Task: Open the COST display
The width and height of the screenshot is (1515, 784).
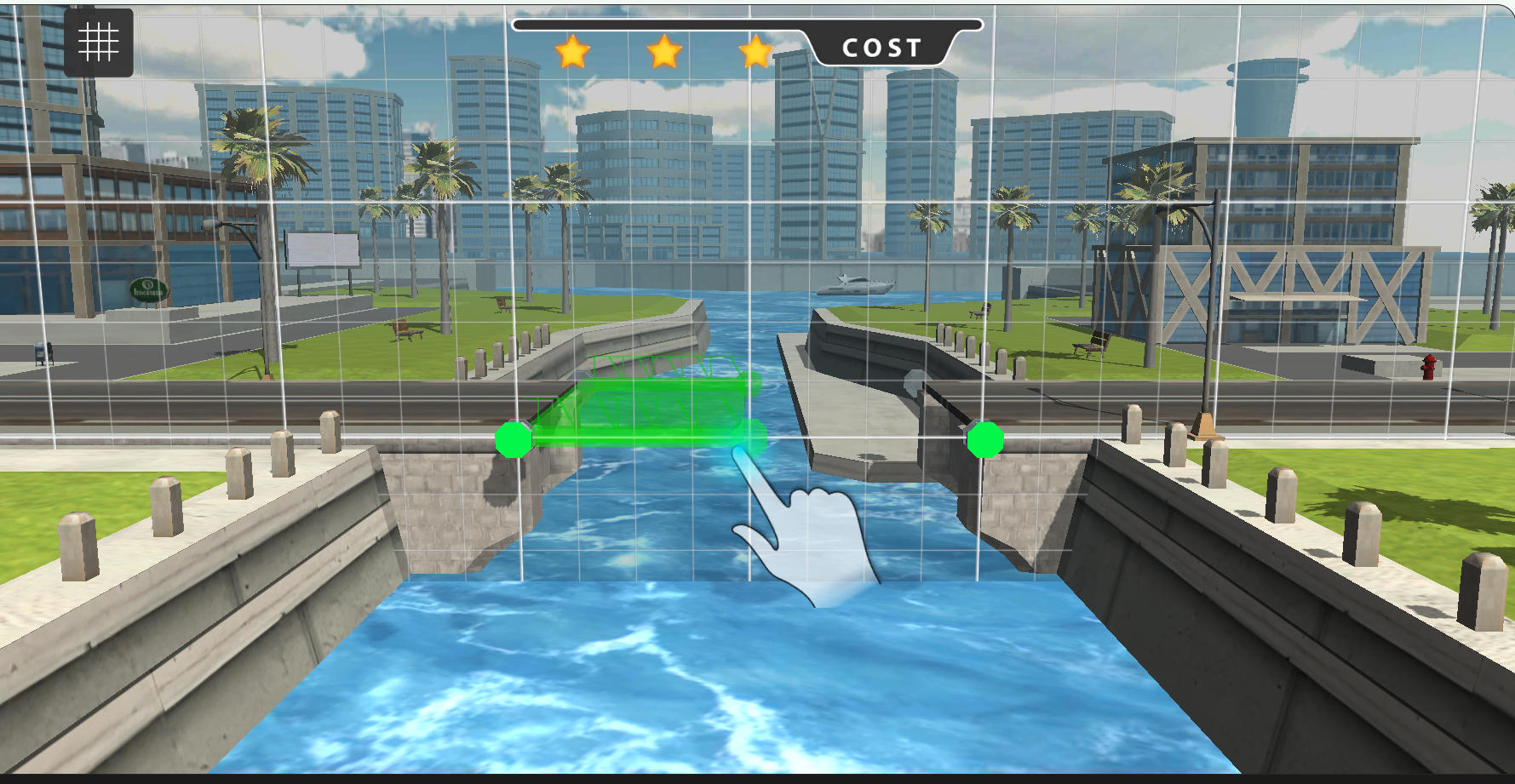Action: pos(883,48)
